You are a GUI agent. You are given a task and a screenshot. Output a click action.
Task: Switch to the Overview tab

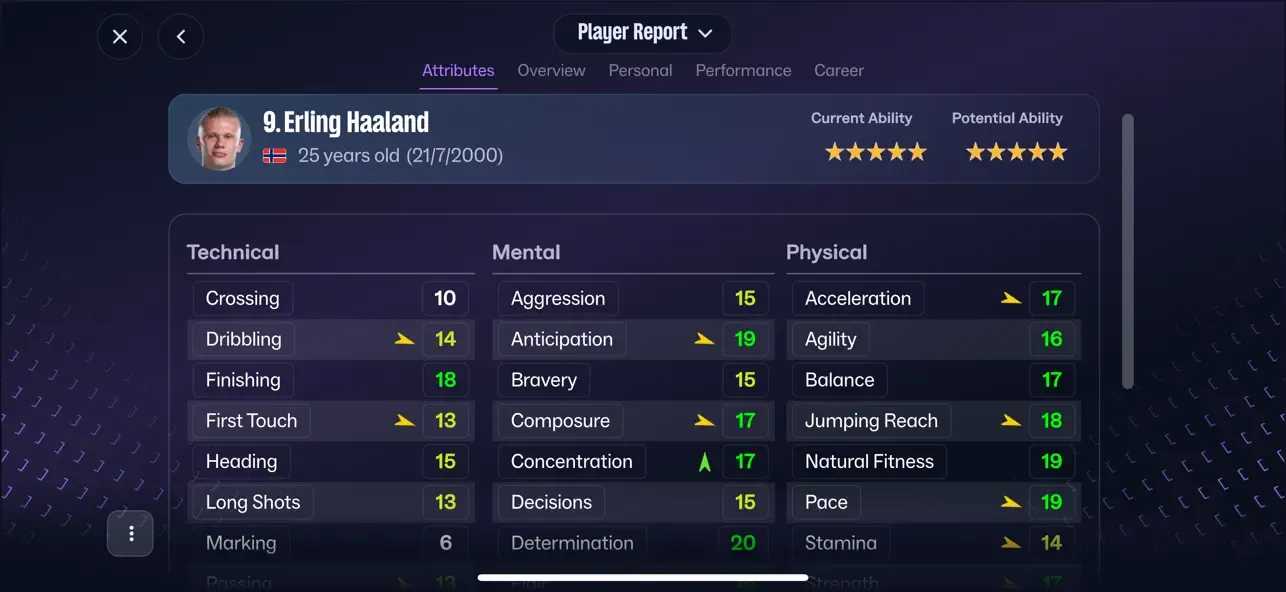coord(551,71)
